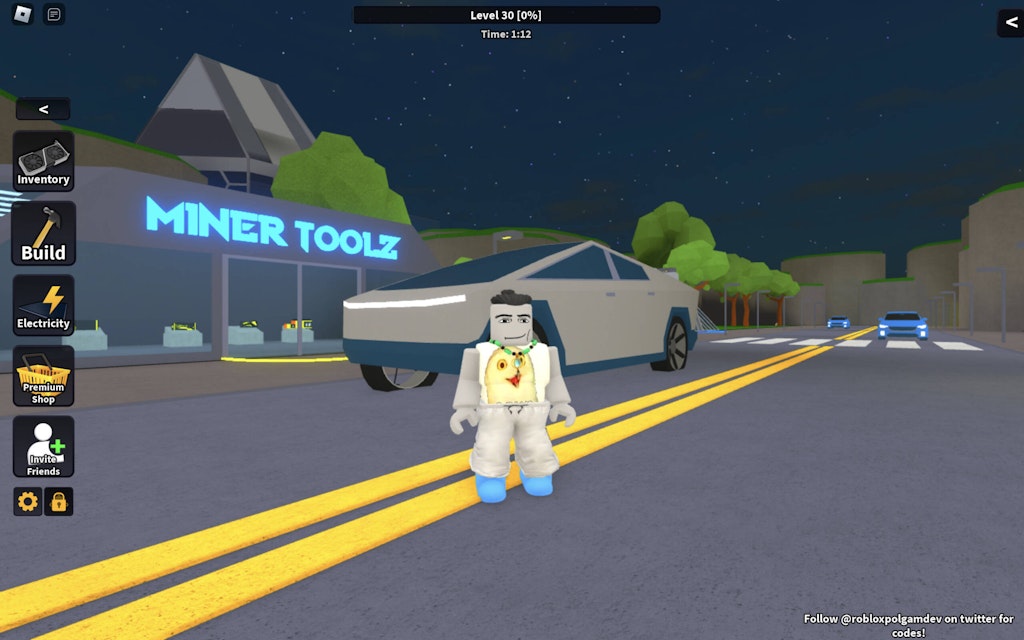The image size is (1024, 640).
Task: Open the Roblox chat window
Action: click(54, 15)
